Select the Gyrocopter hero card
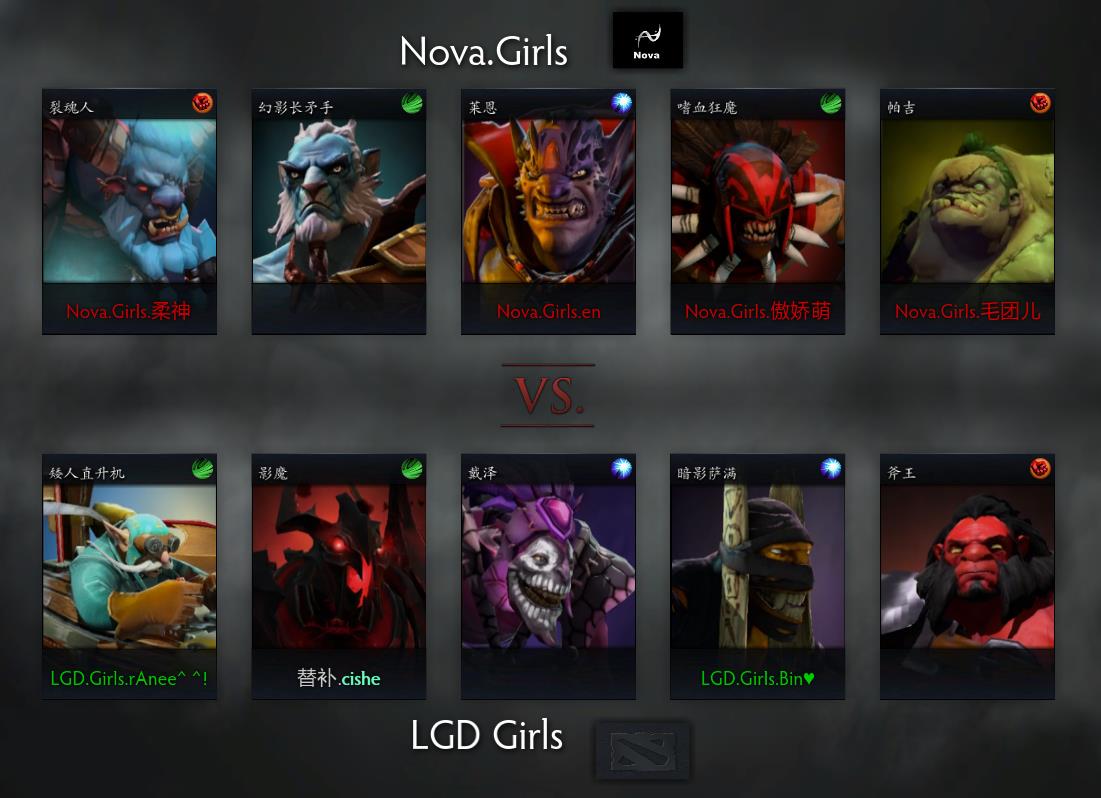Screen dimensions: 1101x798 point(129,576)
